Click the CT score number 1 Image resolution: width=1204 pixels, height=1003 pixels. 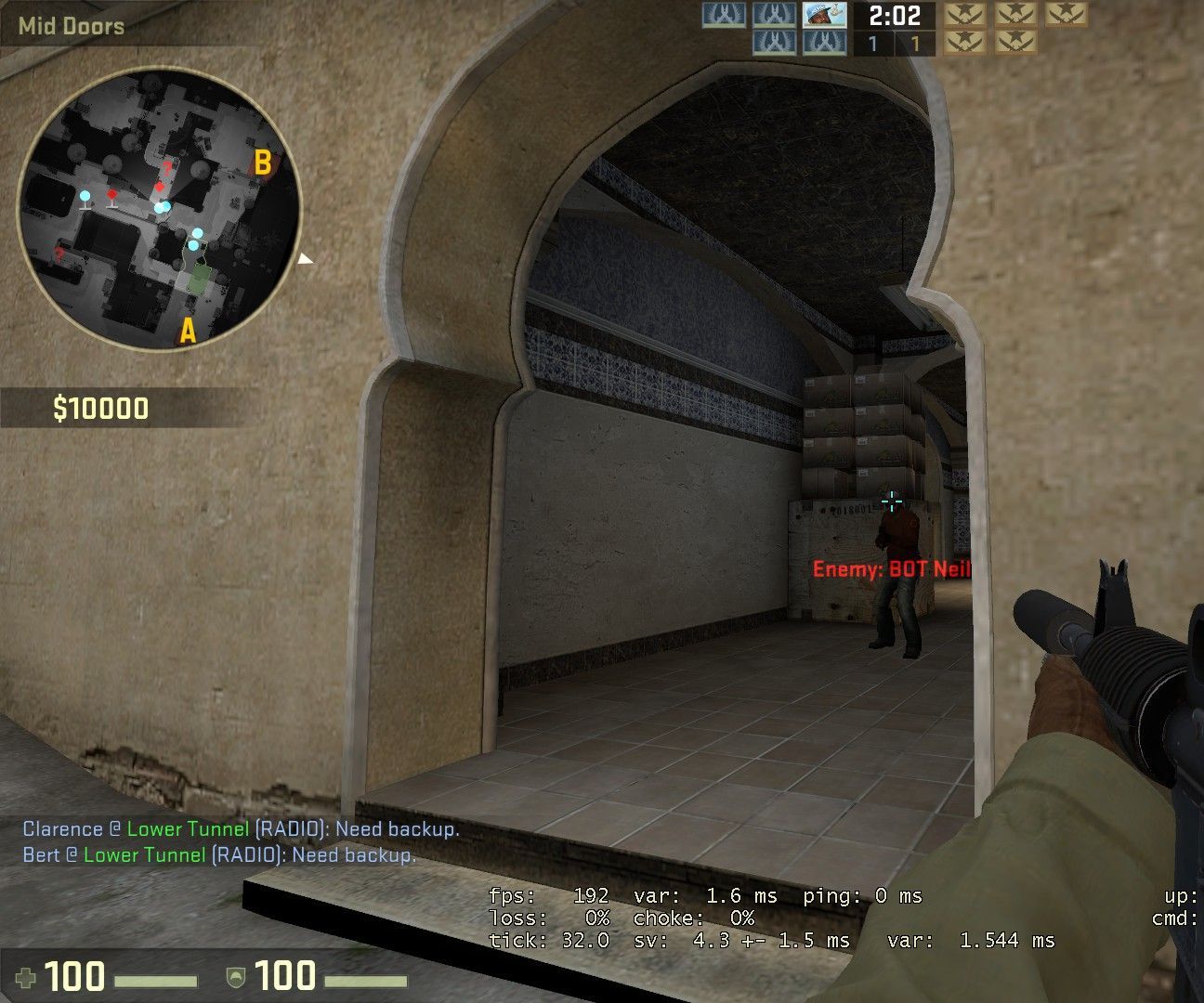point(872,42)
